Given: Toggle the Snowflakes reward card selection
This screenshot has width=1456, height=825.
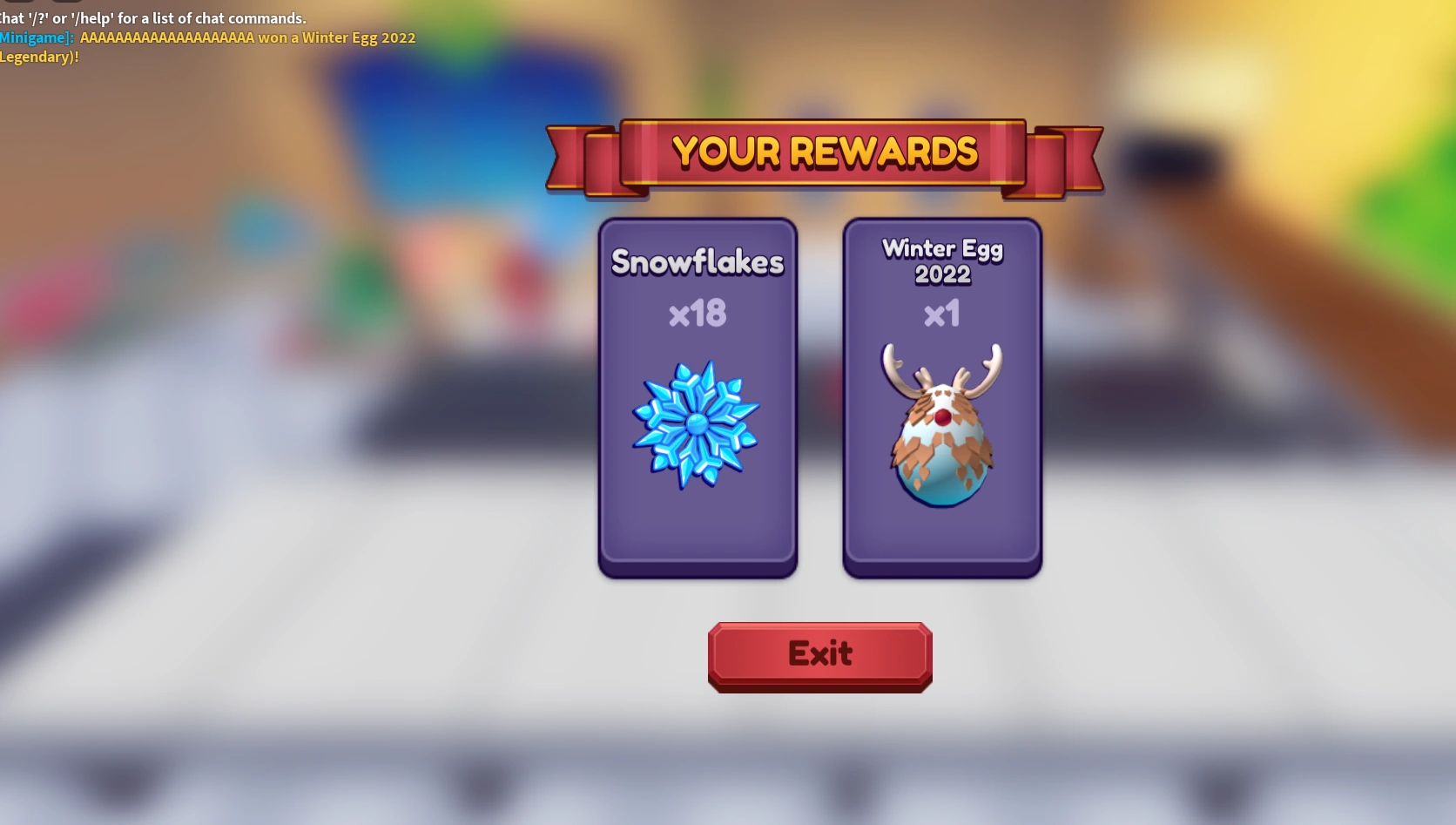Looking at the screenshot, I should (x=698, y=396).
